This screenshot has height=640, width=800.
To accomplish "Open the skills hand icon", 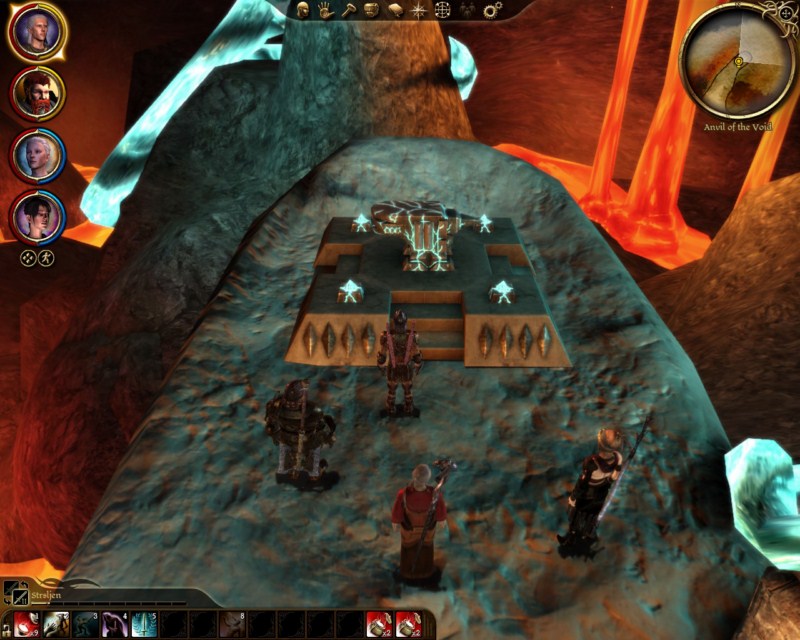I will click(x=326, y=10).
